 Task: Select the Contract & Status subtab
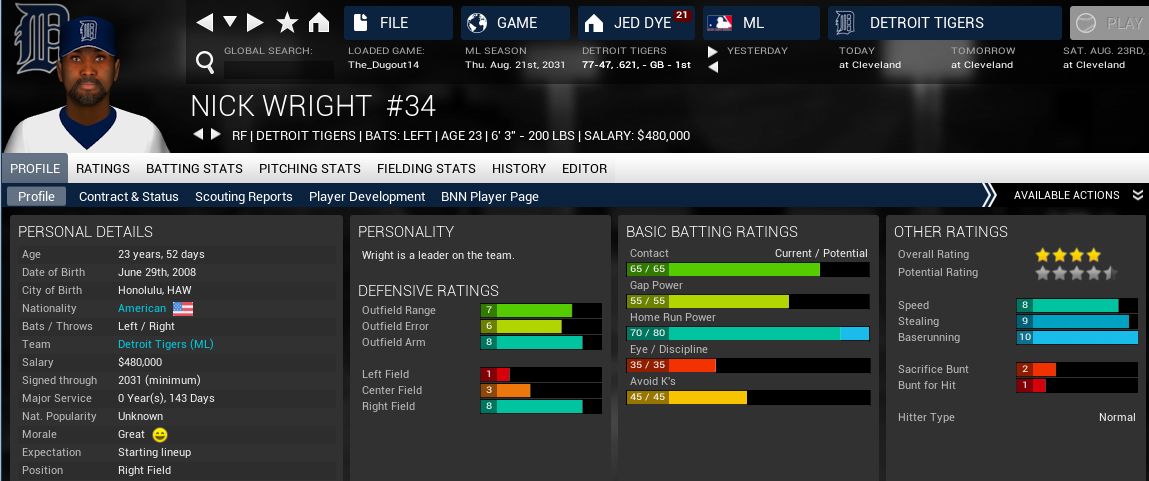[x=129, y=197]
